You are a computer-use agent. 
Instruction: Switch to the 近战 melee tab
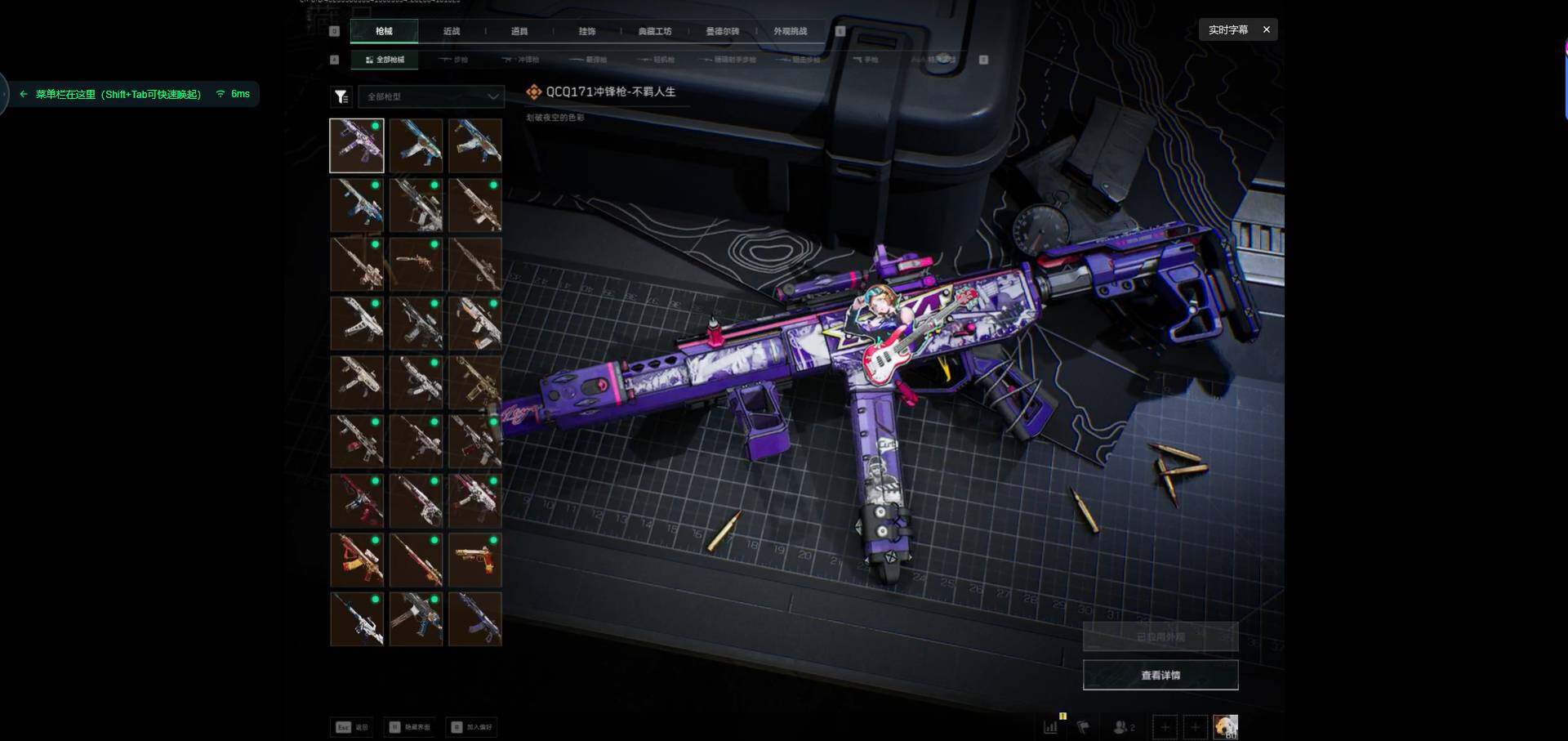click(x=452, y=31)
